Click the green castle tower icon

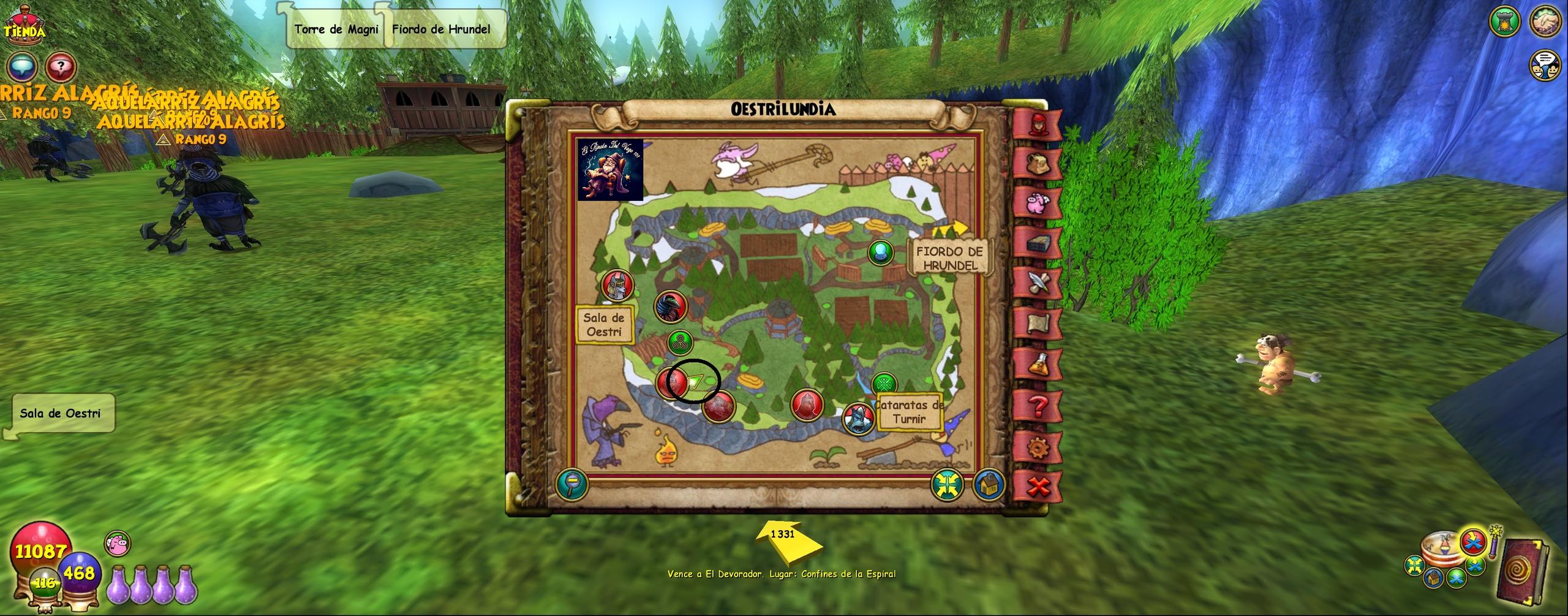1505,23
